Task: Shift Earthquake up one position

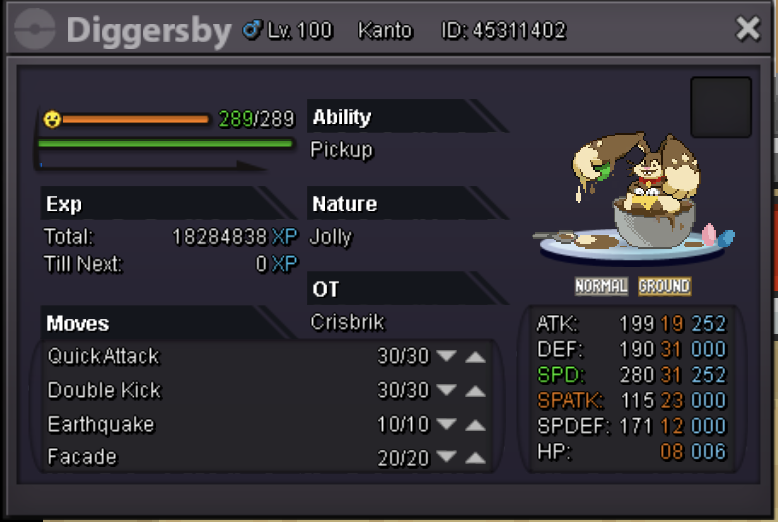Action: coord(475,425)
